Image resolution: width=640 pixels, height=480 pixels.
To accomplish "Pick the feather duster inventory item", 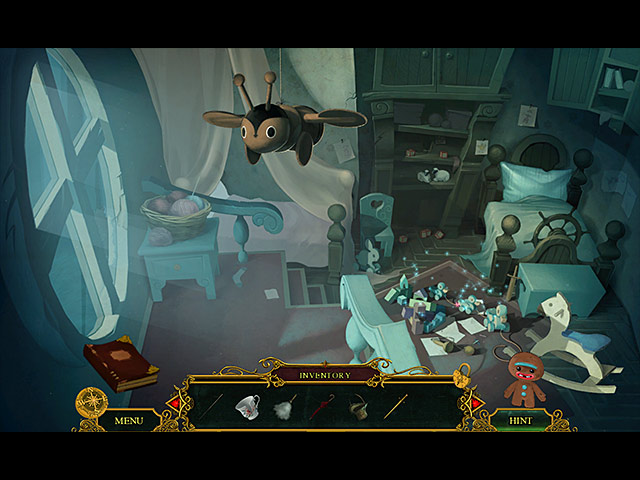I will (284, 408).
